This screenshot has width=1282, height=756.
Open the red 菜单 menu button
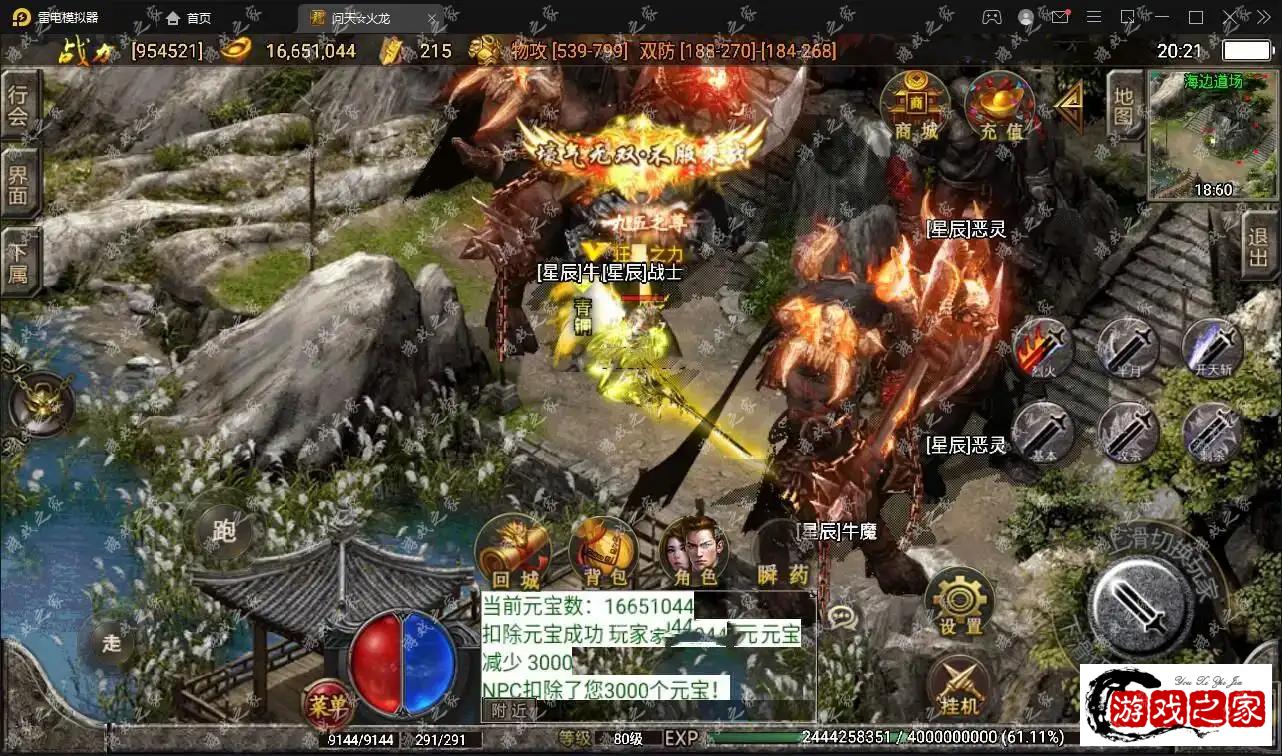328,704
